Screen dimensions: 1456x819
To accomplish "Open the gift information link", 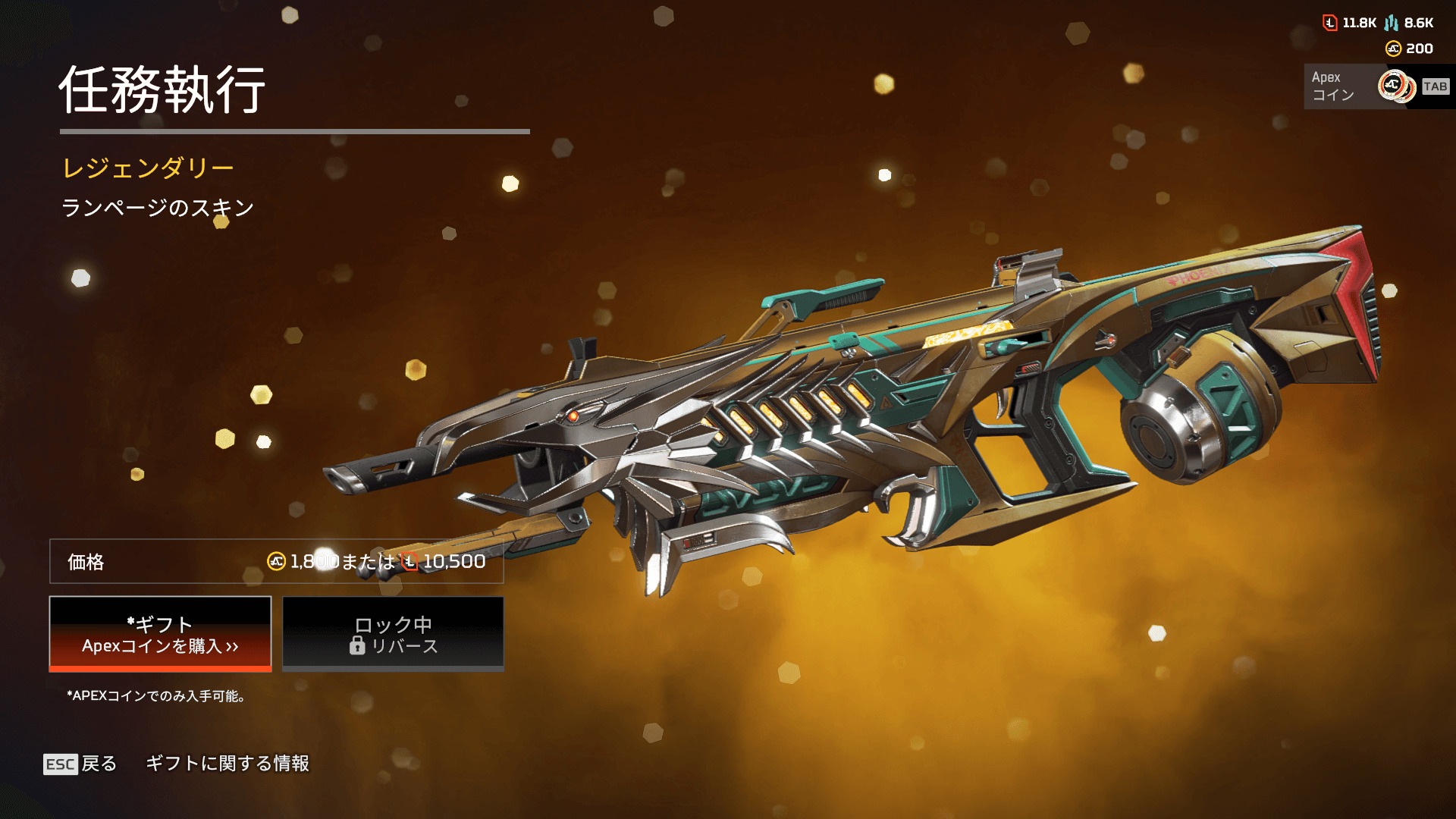I will (227, 764).
